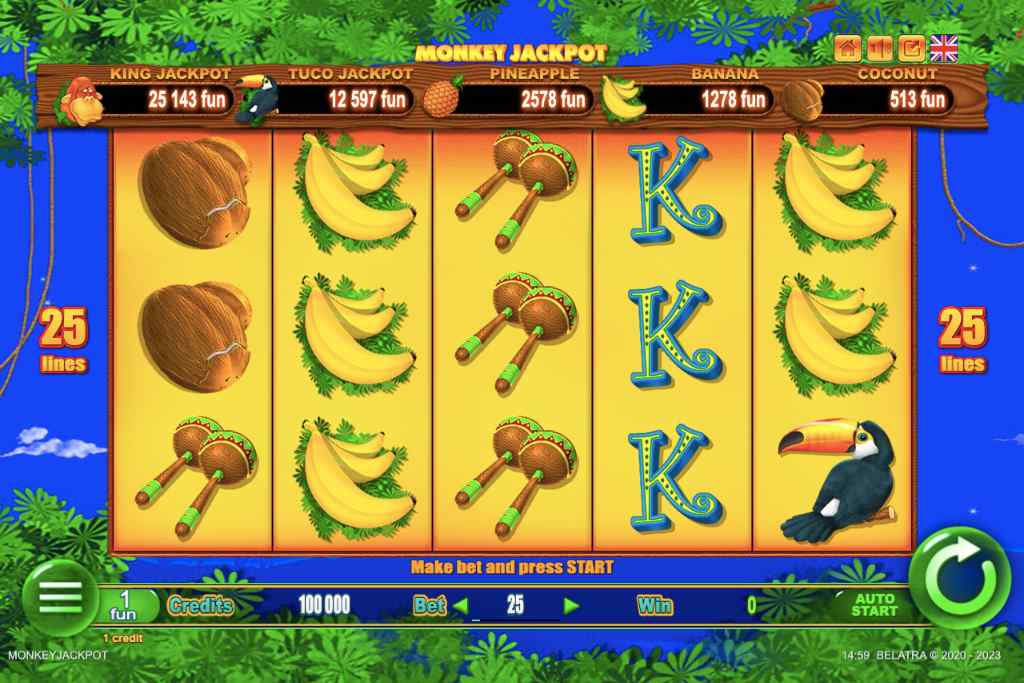Toggle fullscreen with the expand icon
The image size is (1024, 683).
click(911, 47)
